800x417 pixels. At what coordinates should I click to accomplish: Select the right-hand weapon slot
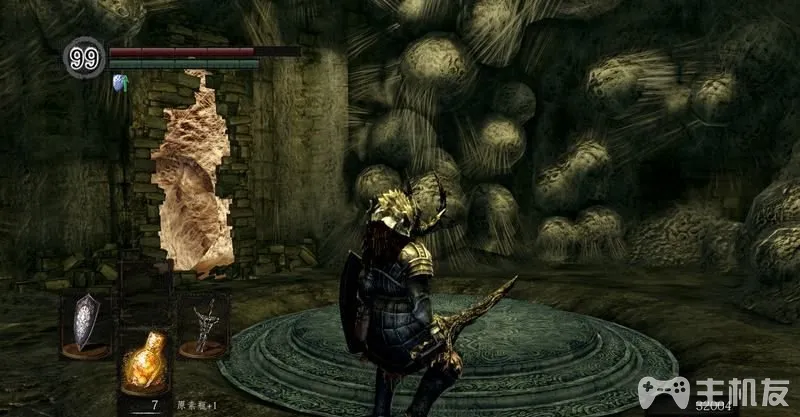click(x=202, y=321)
